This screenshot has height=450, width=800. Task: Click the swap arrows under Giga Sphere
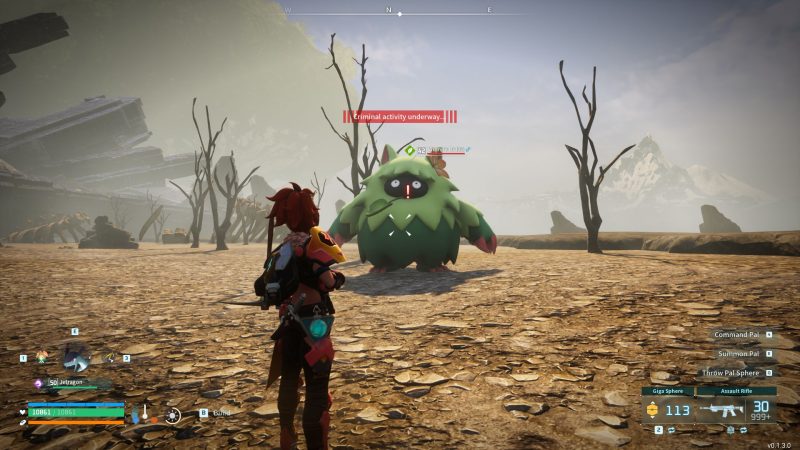point(671,429)
